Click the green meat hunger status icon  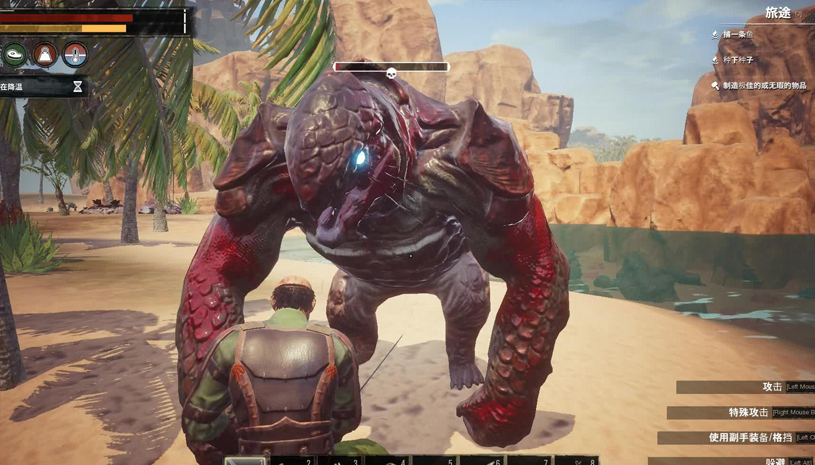[15, 54]
